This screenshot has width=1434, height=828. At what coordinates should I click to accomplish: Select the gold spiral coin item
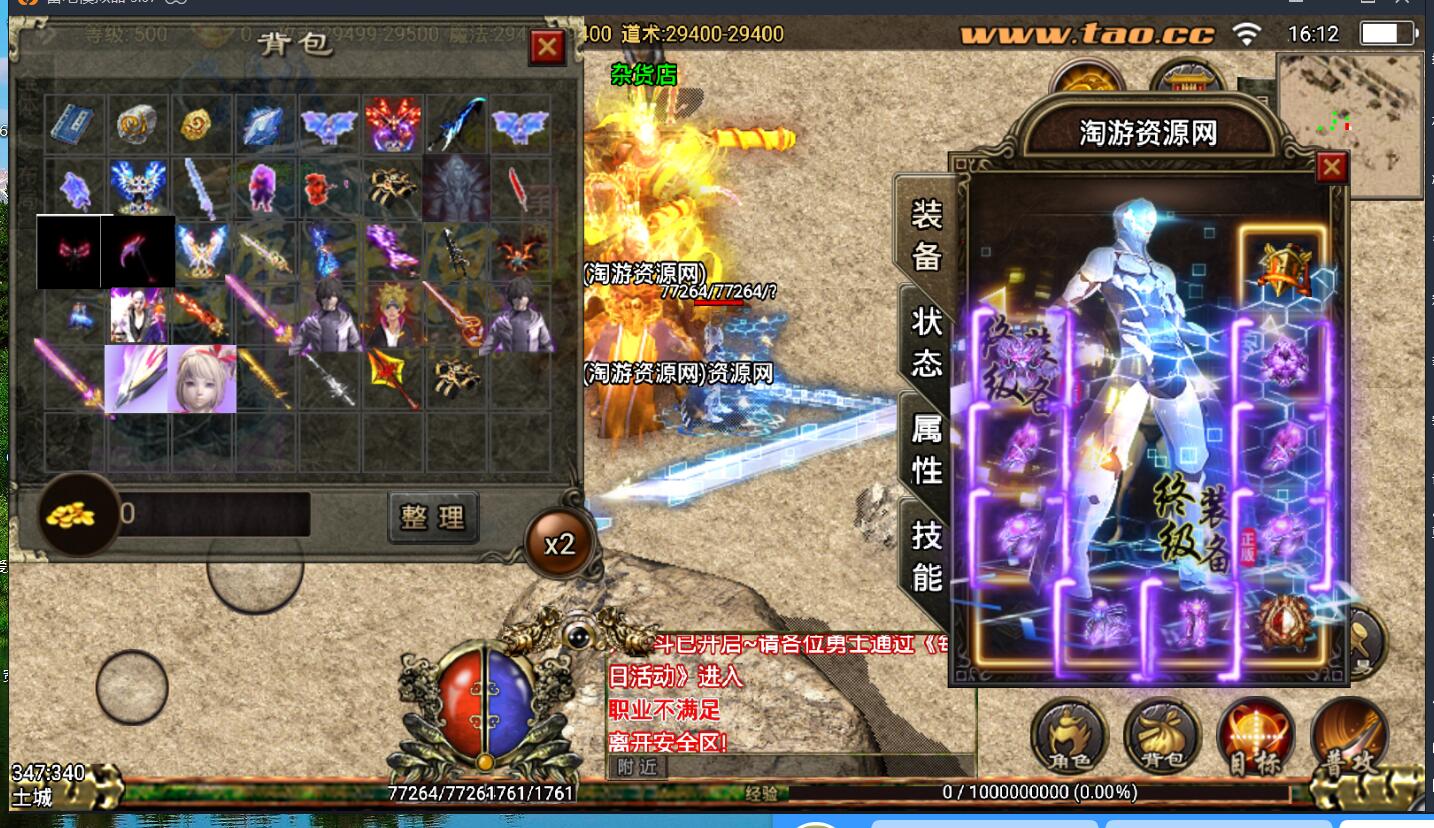[196, 124]
